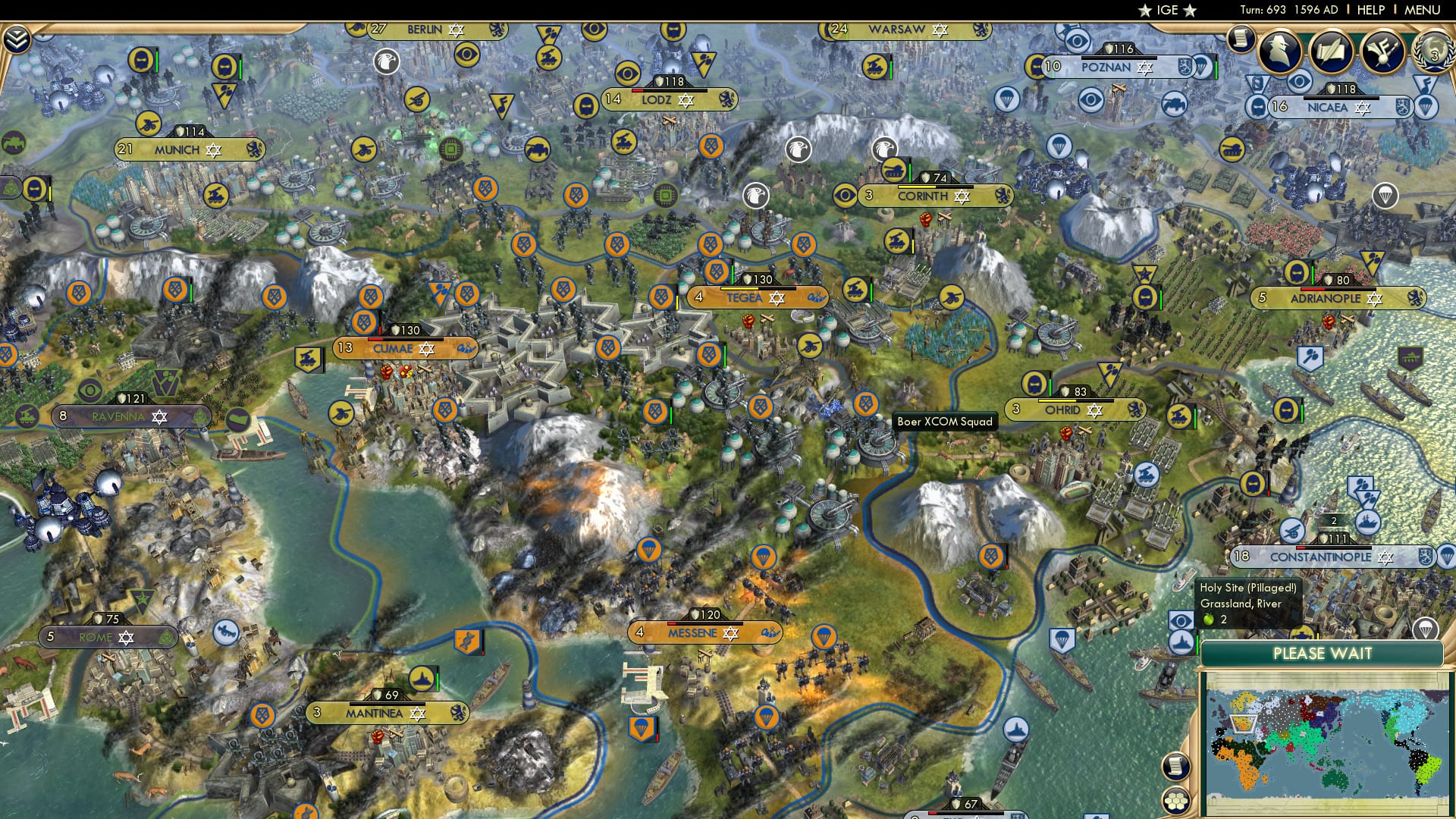Open Diplomacy via the globe showing 3
Screen dimensions: 1456x819
point(1433,50)
